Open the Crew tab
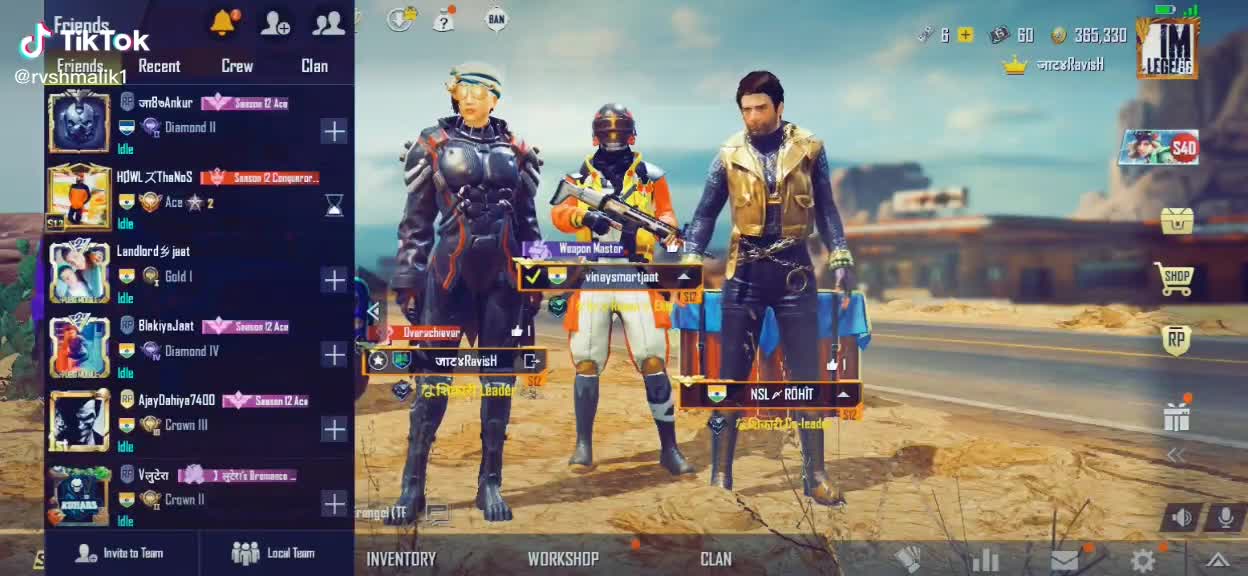1248x576 pixels. 237,66
